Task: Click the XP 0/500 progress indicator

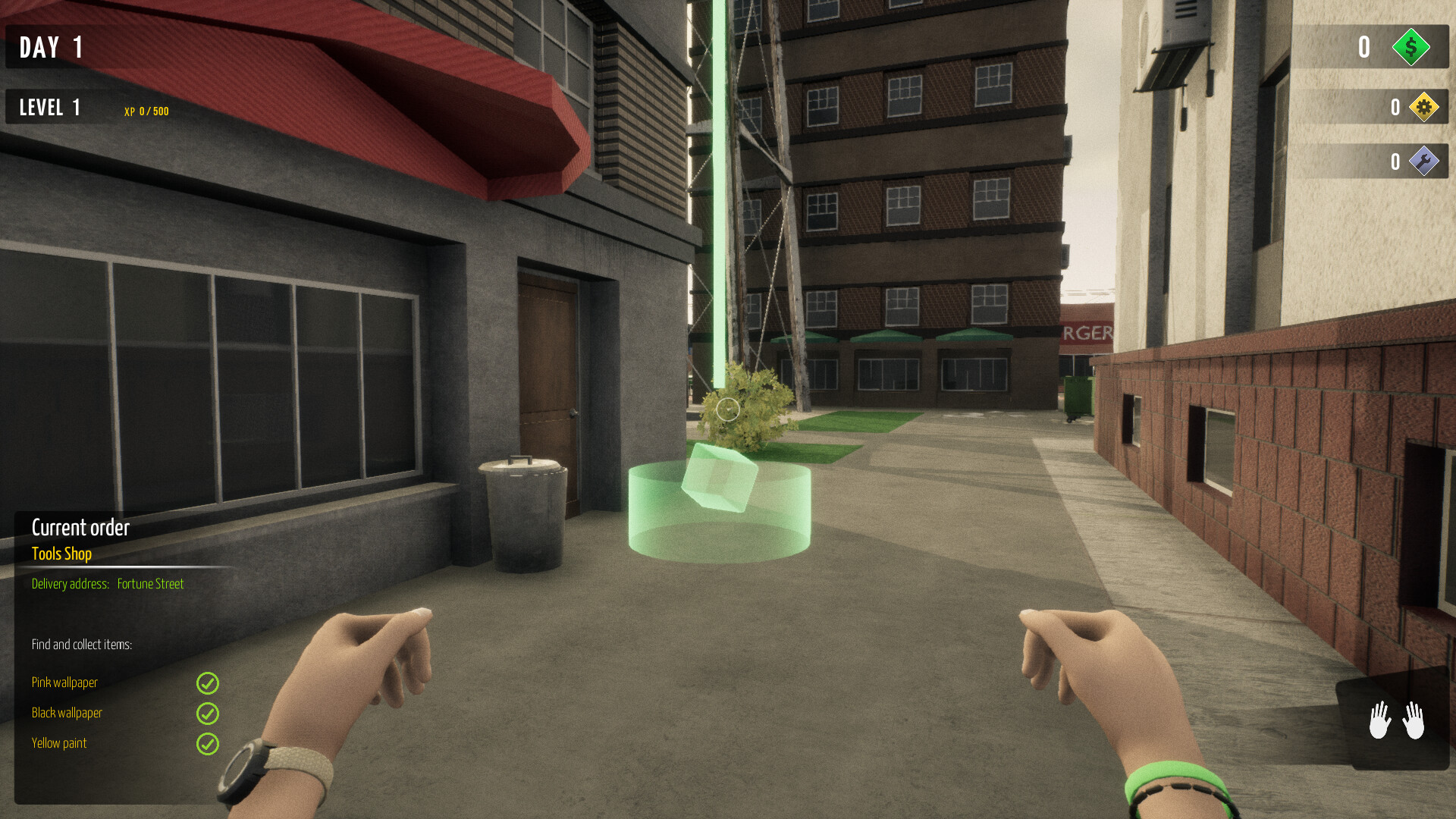Action: coord(145,111)
